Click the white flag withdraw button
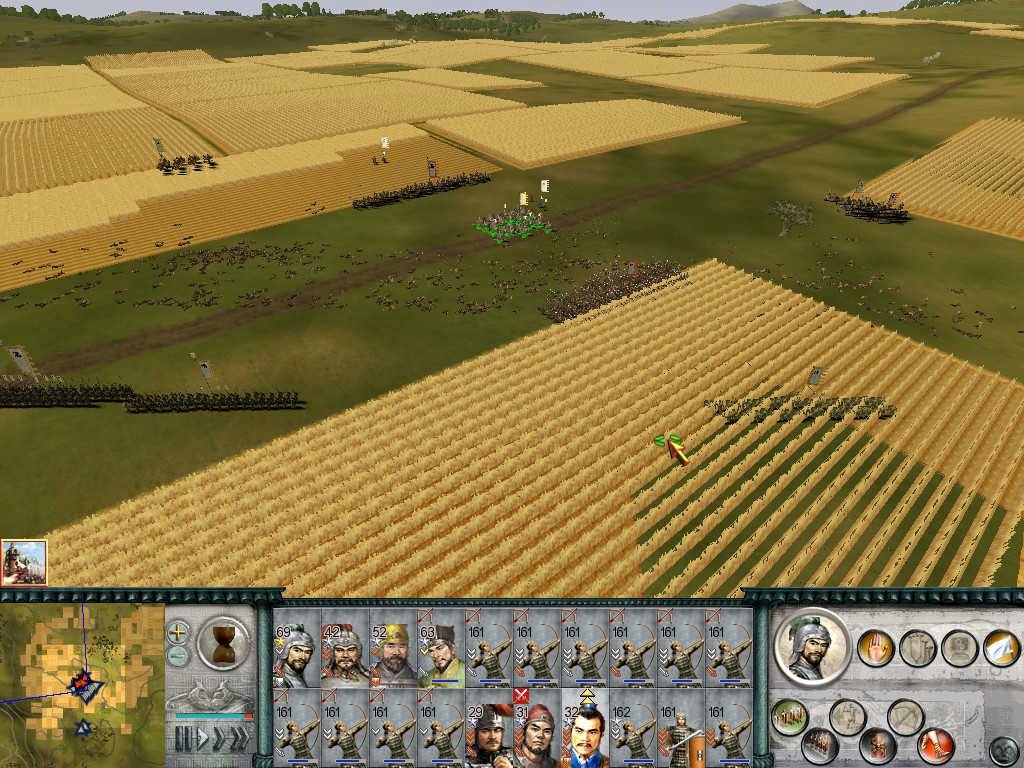The width and height of the screenshot is (1024, 768). 1000,648
